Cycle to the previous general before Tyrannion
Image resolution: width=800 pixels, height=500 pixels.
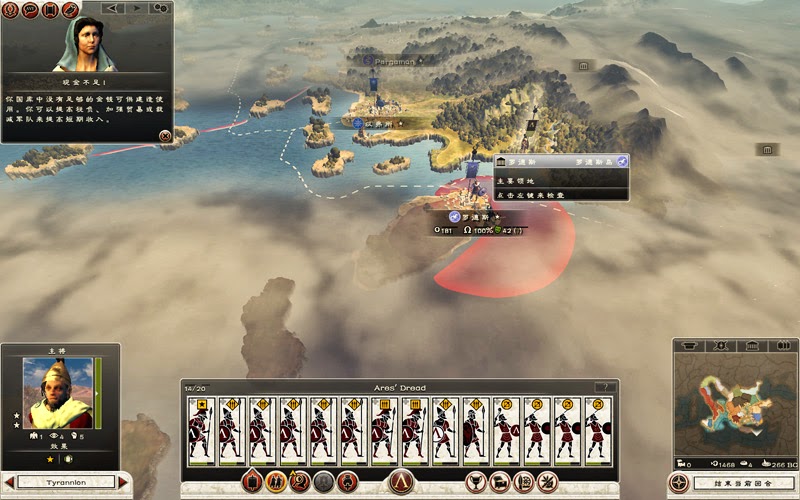(10, 482)
